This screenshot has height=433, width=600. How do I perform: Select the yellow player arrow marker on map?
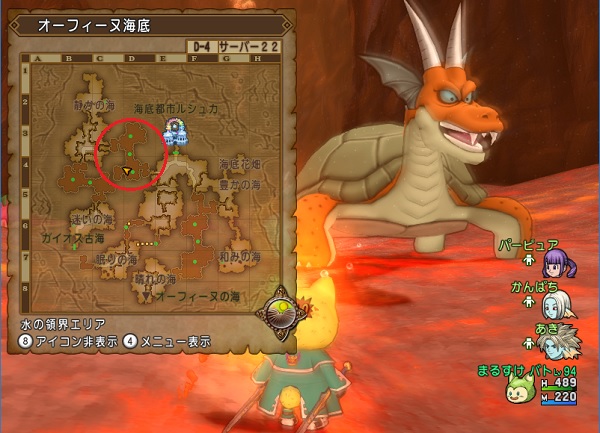coord(127,172)
